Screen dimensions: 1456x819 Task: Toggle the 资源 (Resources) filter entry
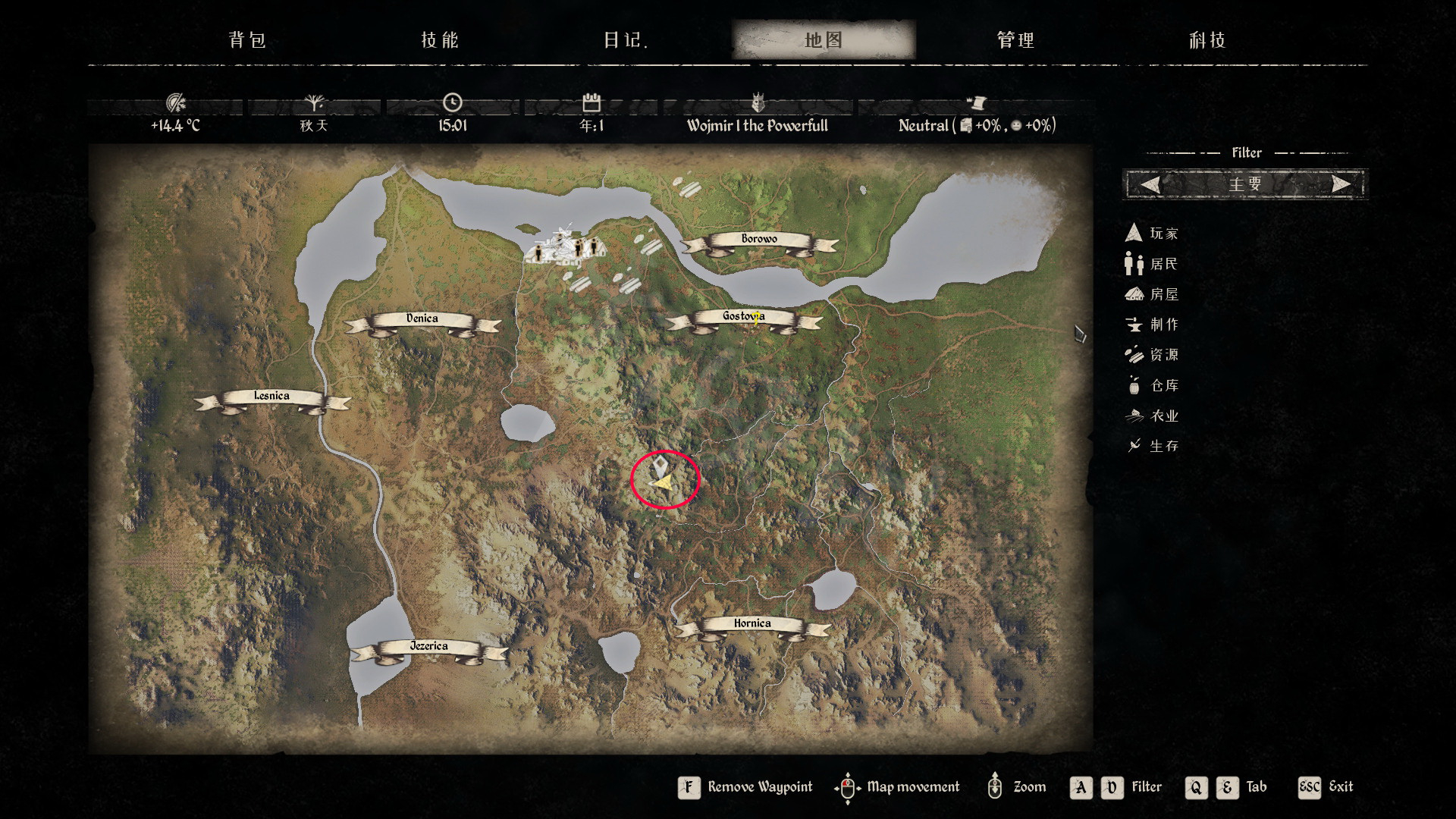pos(1153,355)
